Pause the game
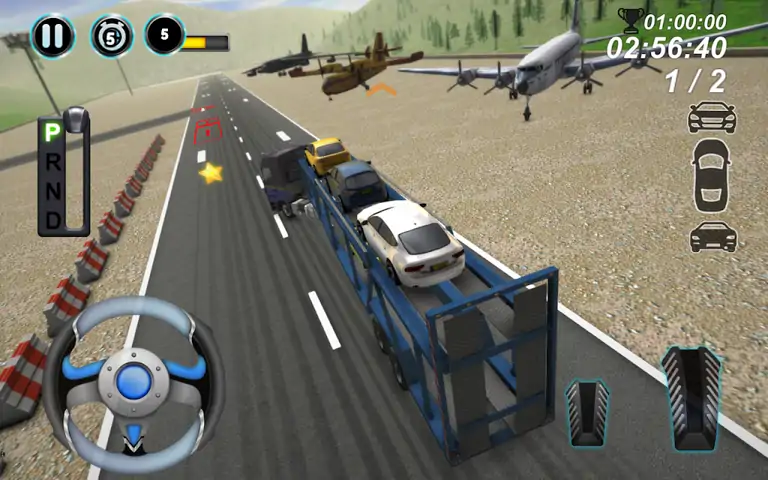This screenshot has height=480, width=768. tap(51, 36)
